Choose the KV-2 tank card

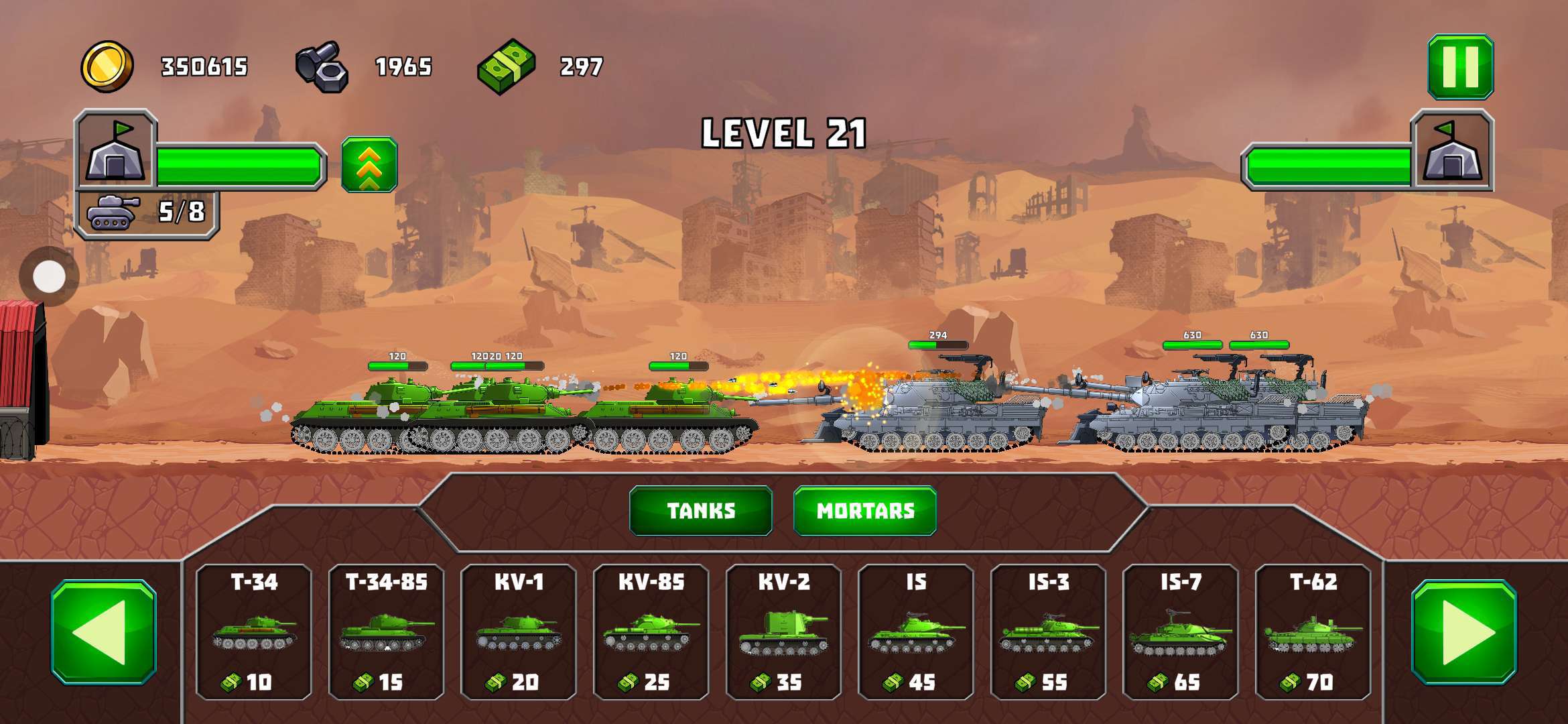pos(783,631)
